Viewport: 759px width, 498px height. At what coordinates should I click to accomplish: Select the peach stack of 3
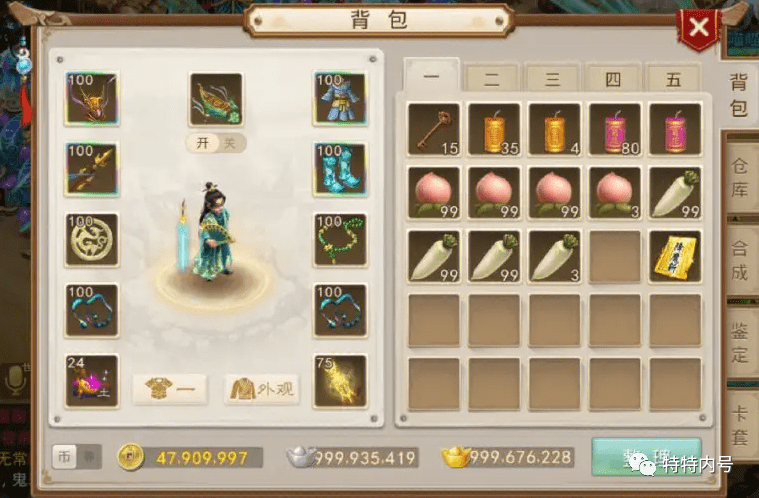(614, 192)
